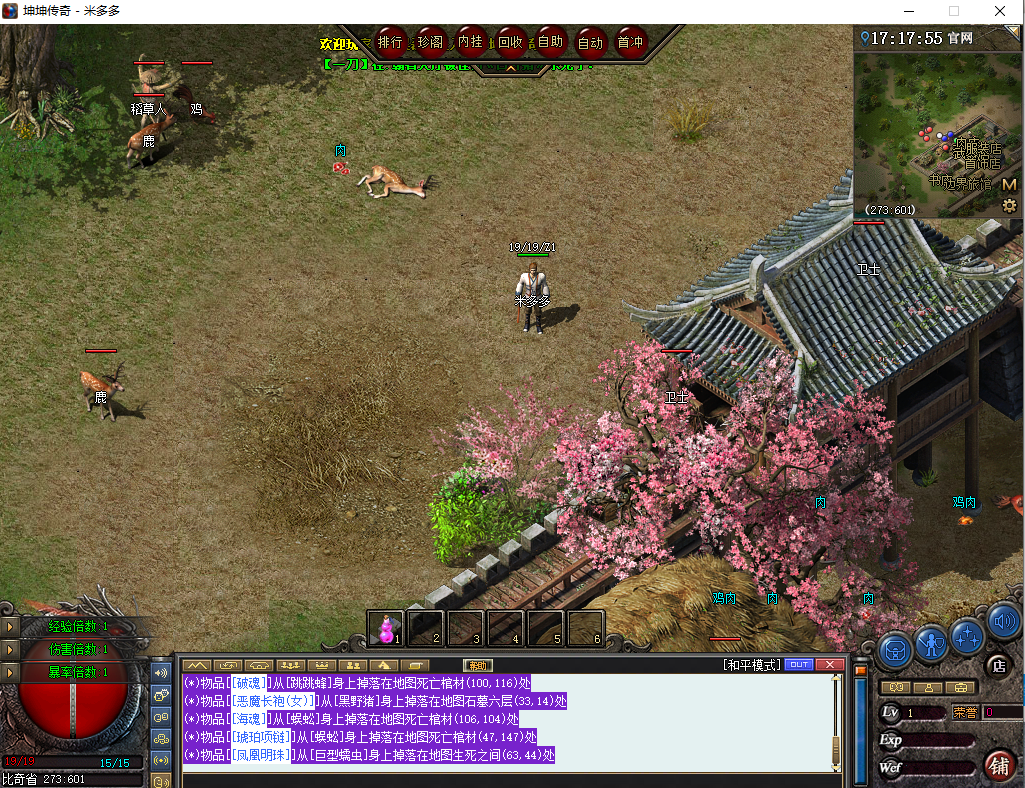Screen dimensions: 1025x788
Task: Open the 回收 recycle menu
Action: click(x=510, y=42)
